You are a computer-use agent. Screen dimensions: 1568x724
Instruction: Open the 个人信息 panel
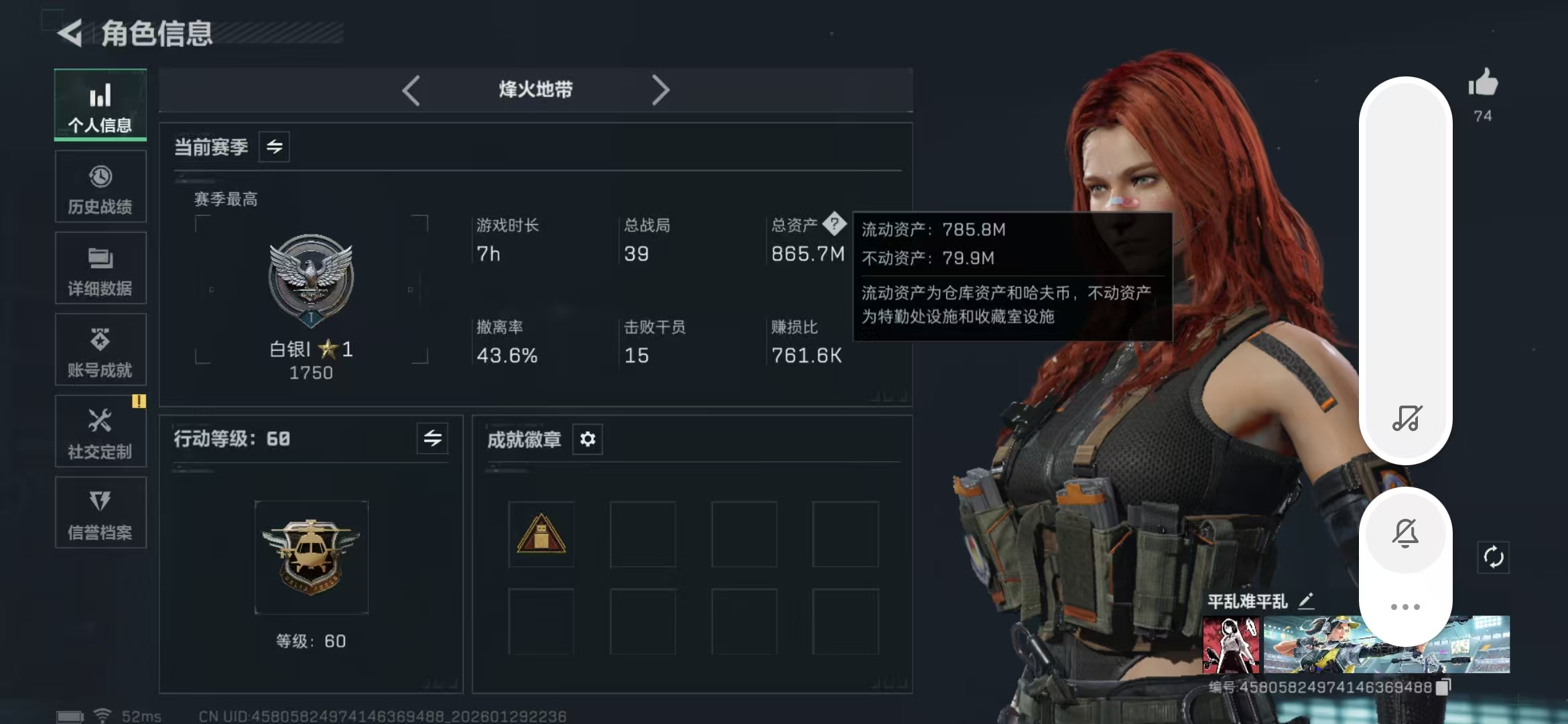coord(100,107)
